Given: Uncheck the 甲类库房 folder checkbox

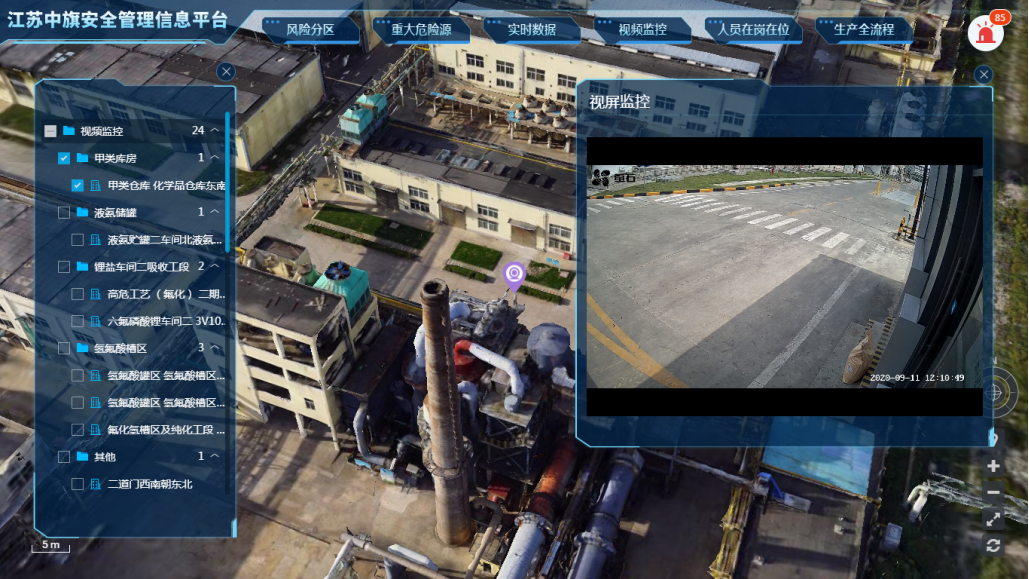Looking at the screenshot, I should point(64,158).
